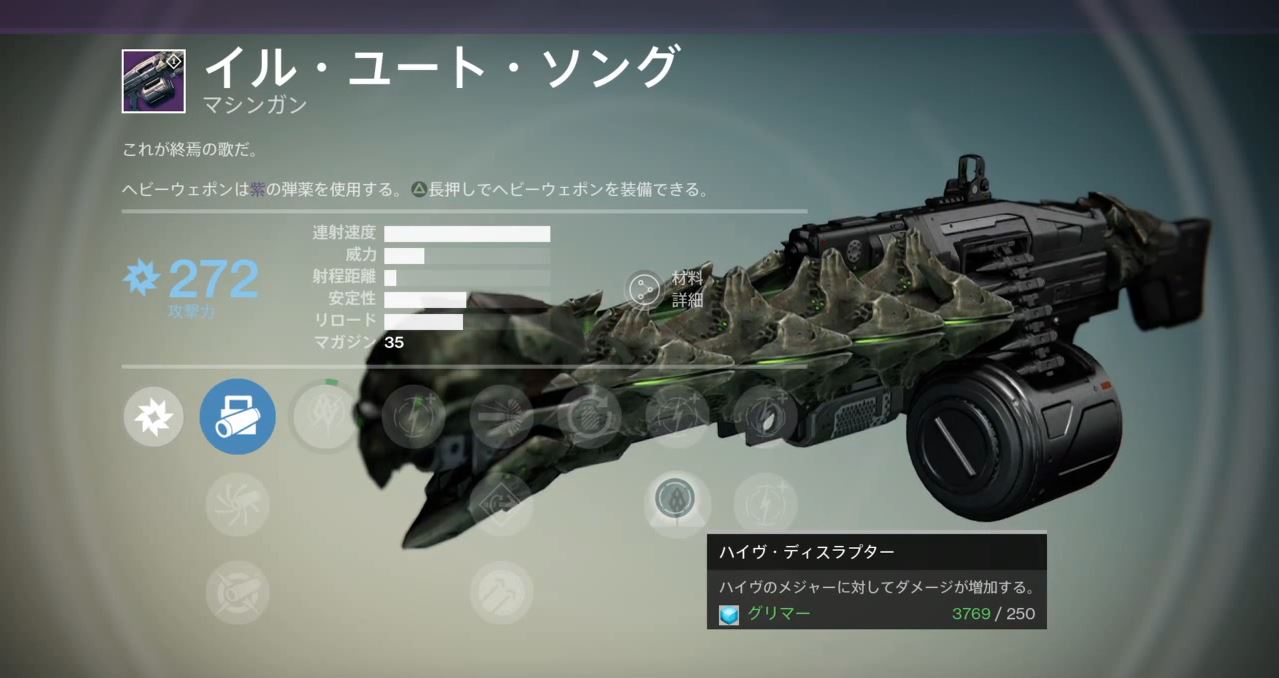Pick the crossed-out barrel perk node

[238, 592]
